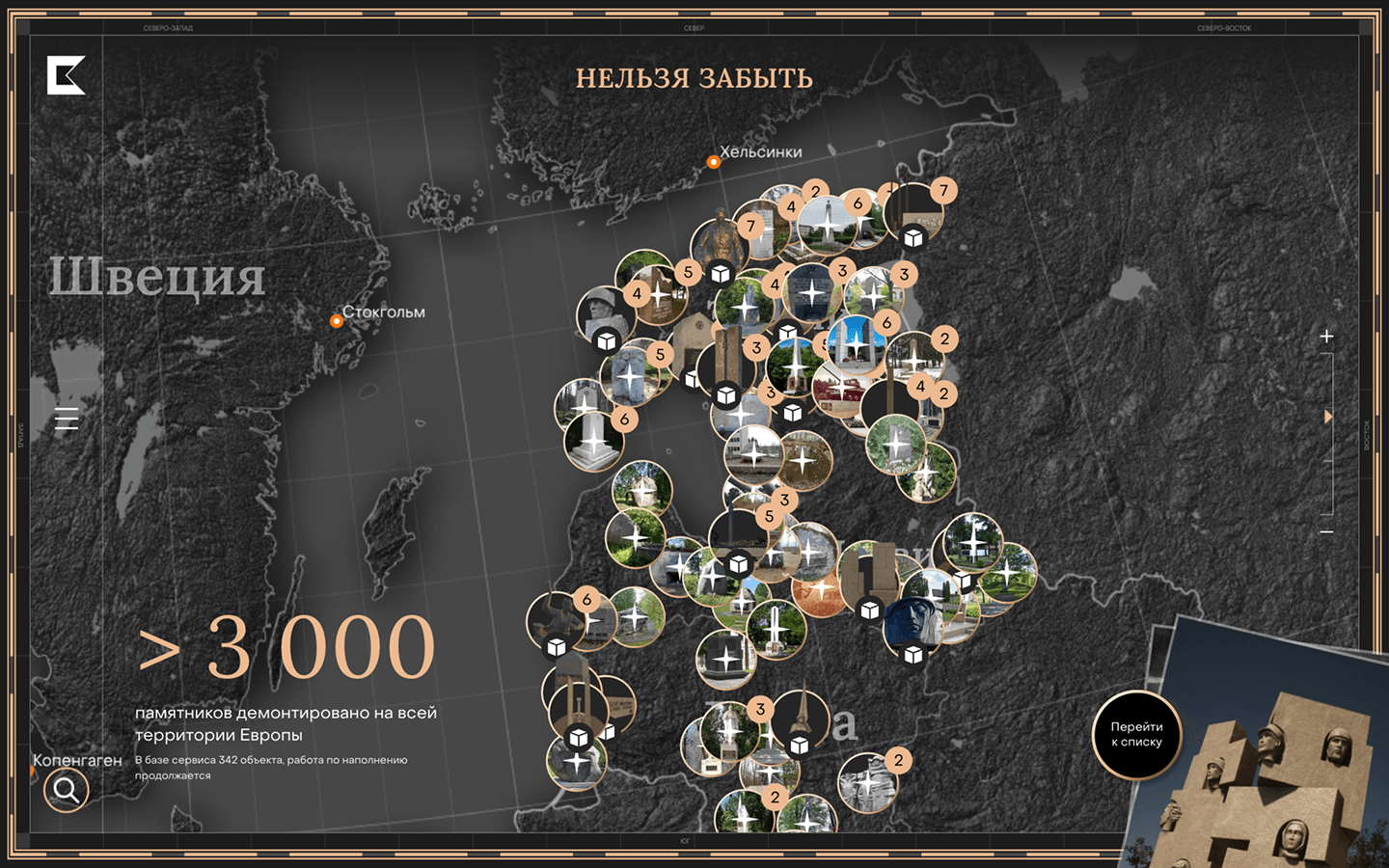This screenshot has width=1389, height=868.
Task: Select the Стокгольм city marker
Action: [337, 321]
